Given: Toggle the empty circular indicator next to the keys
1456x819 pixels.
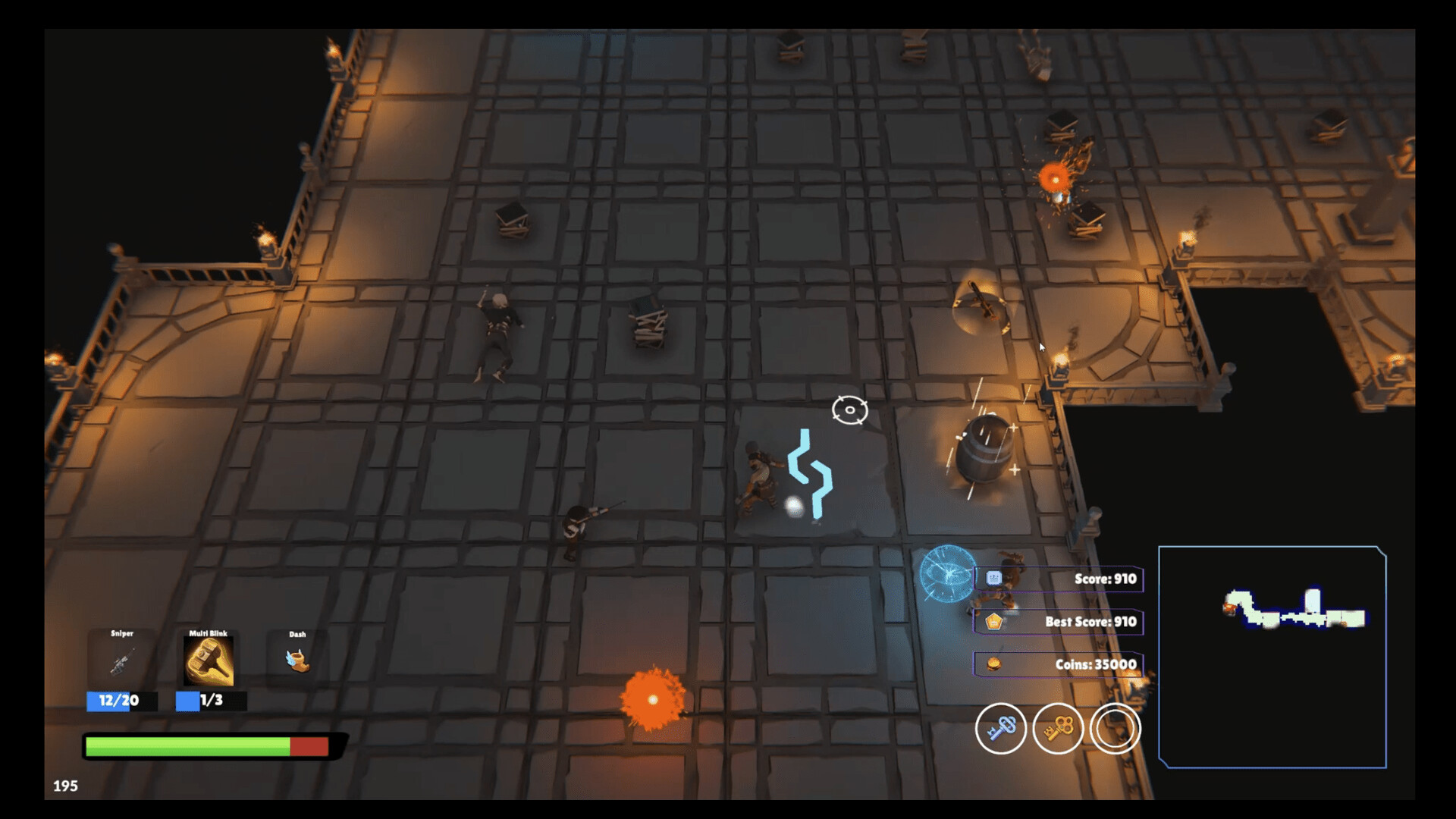Looking at the screenshot, I should (x=1116, y=728).
